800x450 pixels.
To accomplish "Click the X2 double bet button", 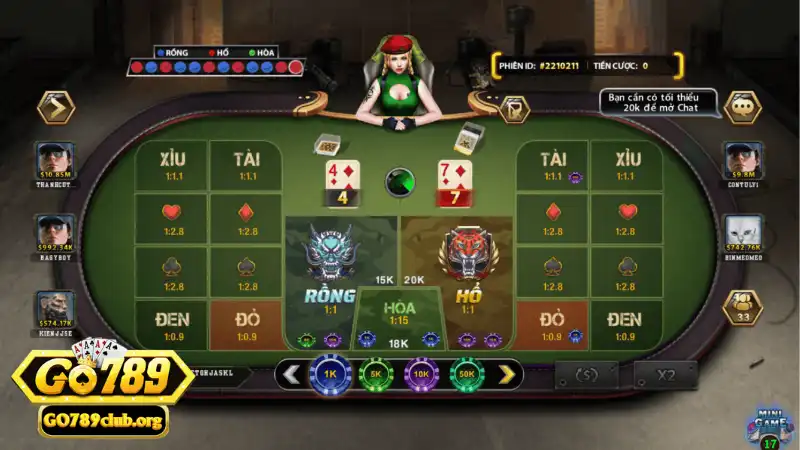I will coord(665,375).
